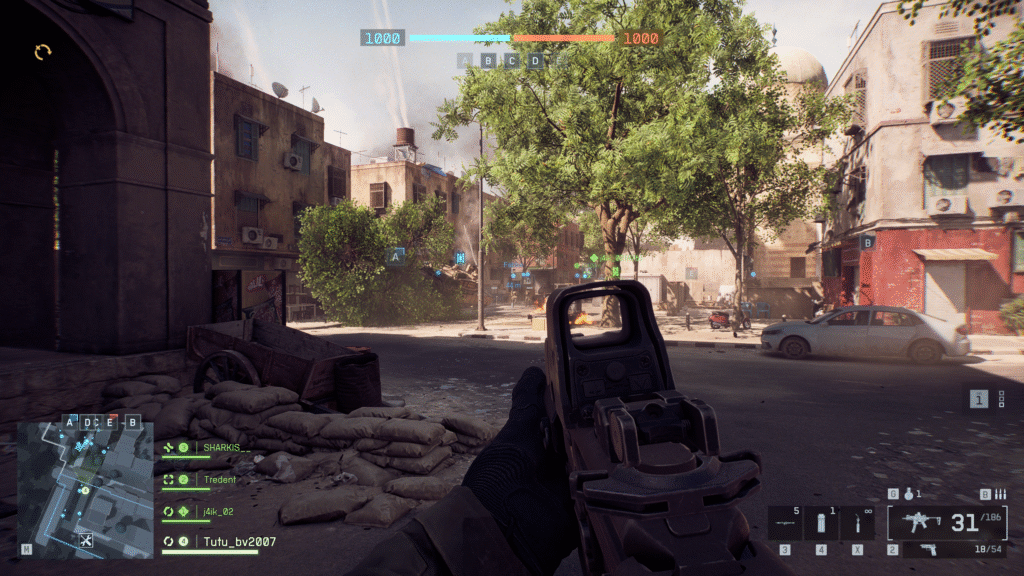Click the in-world objective B marker on the red building

[868, 242]
